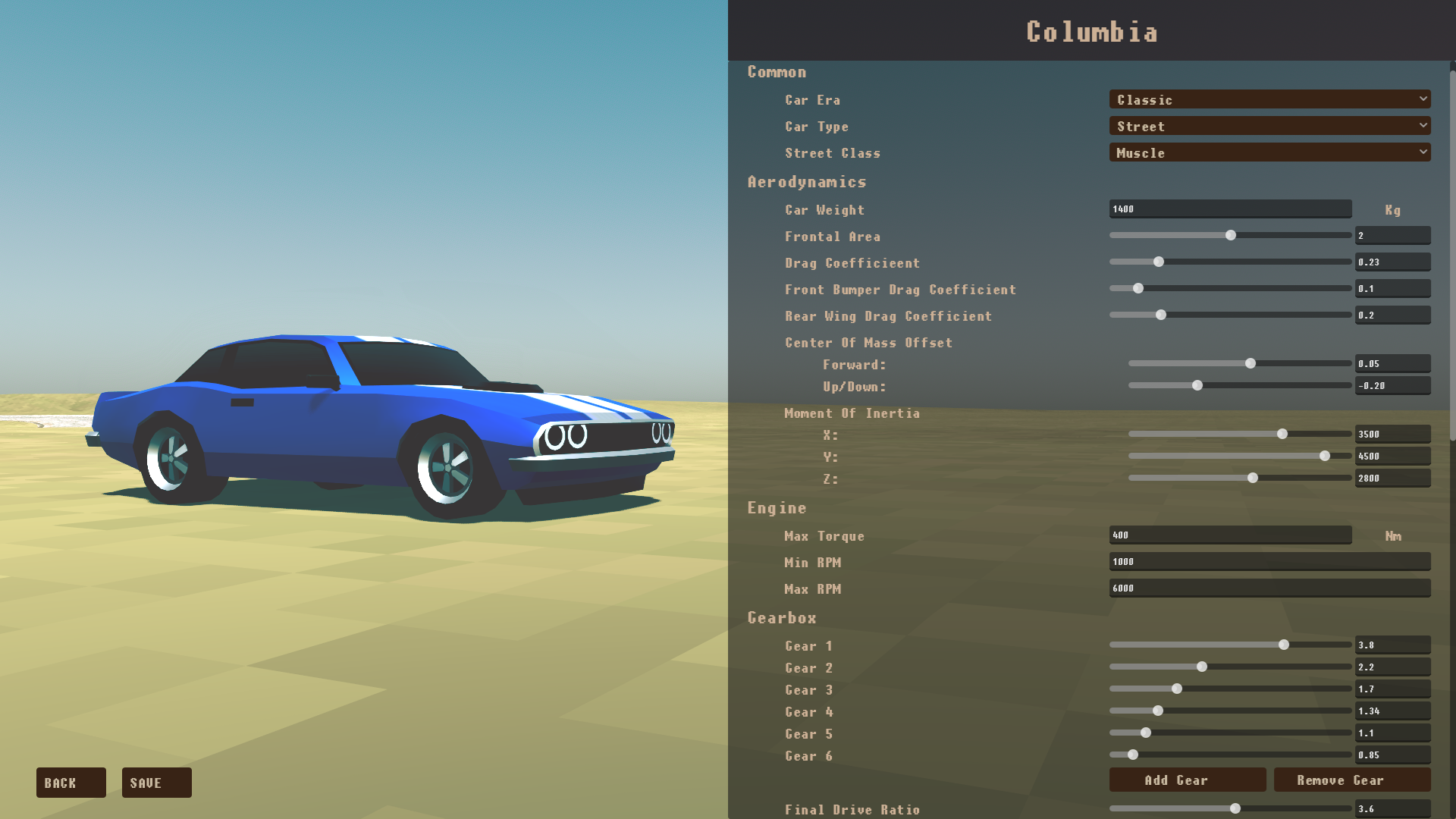Image resolution: width=1456 pixels, height=819 pixels.
Task: Click the Car Weight input field
Action: [x=1230, y=209]
